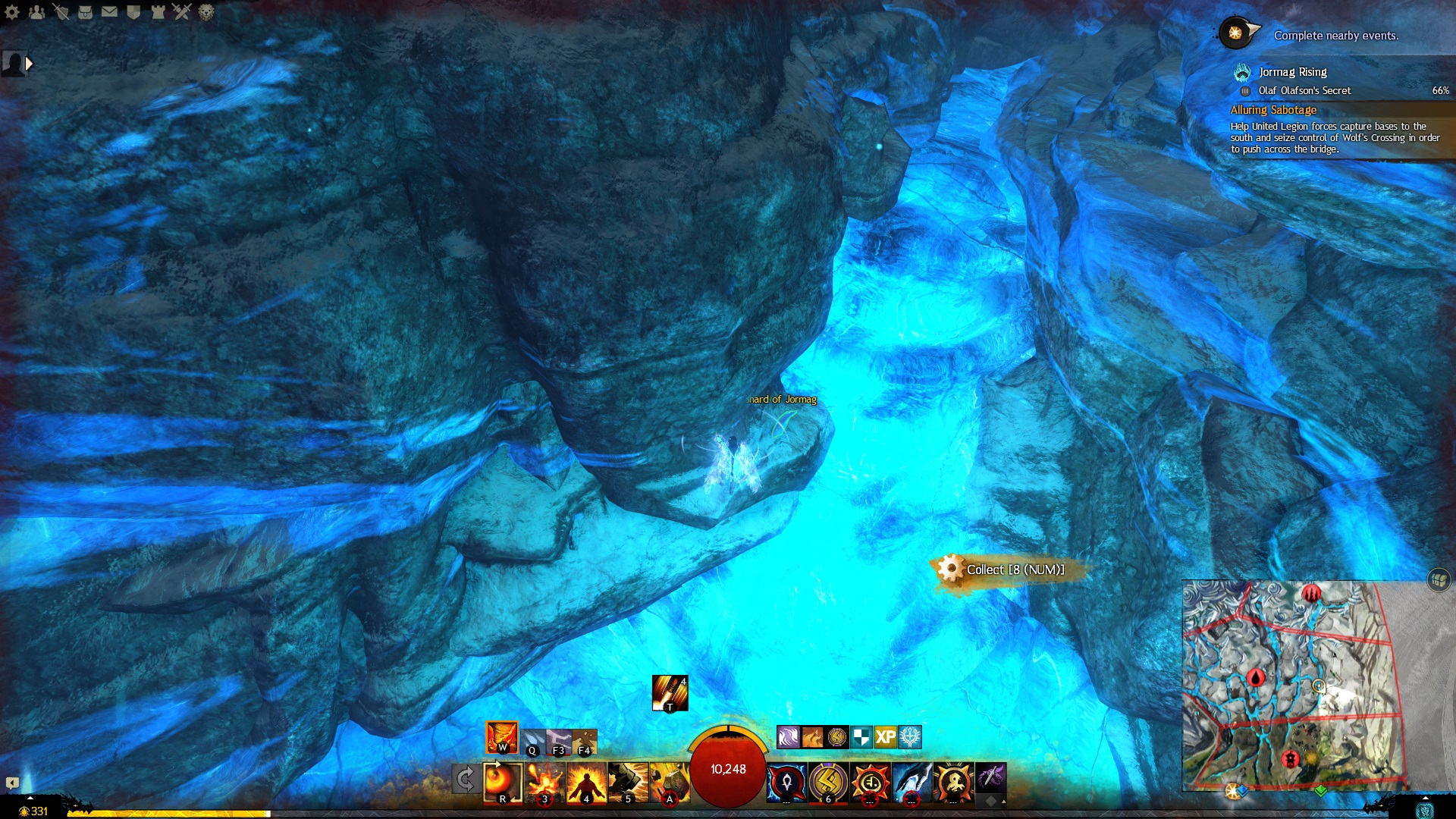Expand the party portrait arrow
Viewport: 1456px width, 819px height.
29,64
